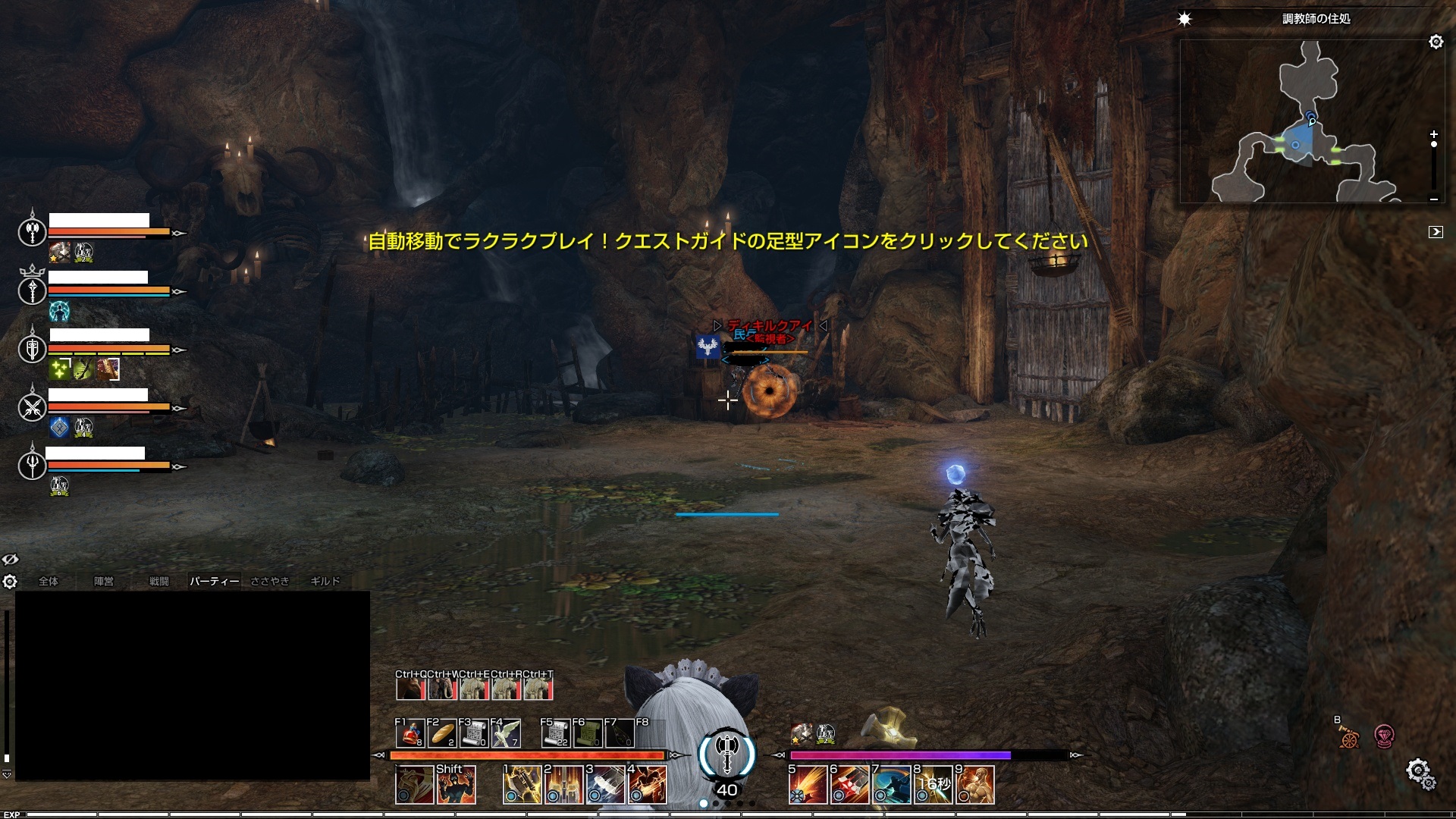The height and width of the screenshot is (819, 1456).
Task: Zoom in the minimap with plus button
Action: [1433, 134]
